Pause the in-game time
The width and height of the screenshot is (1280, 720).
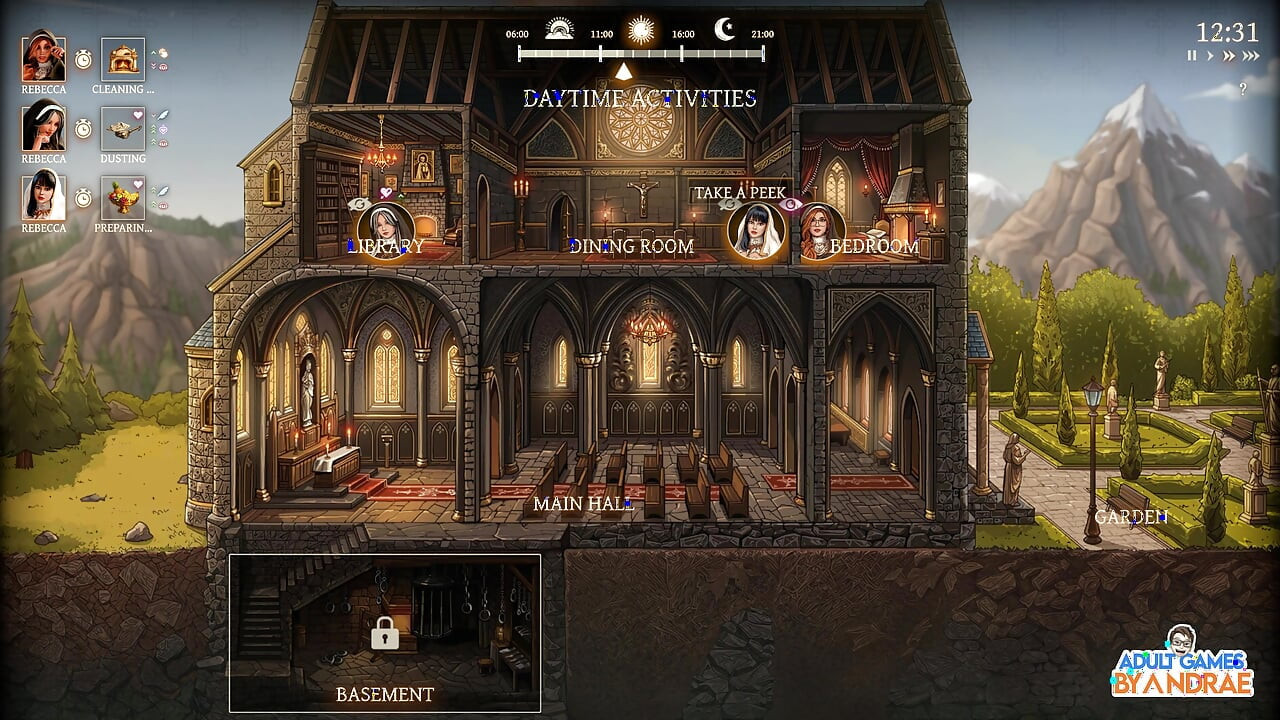pos(1191,55)
